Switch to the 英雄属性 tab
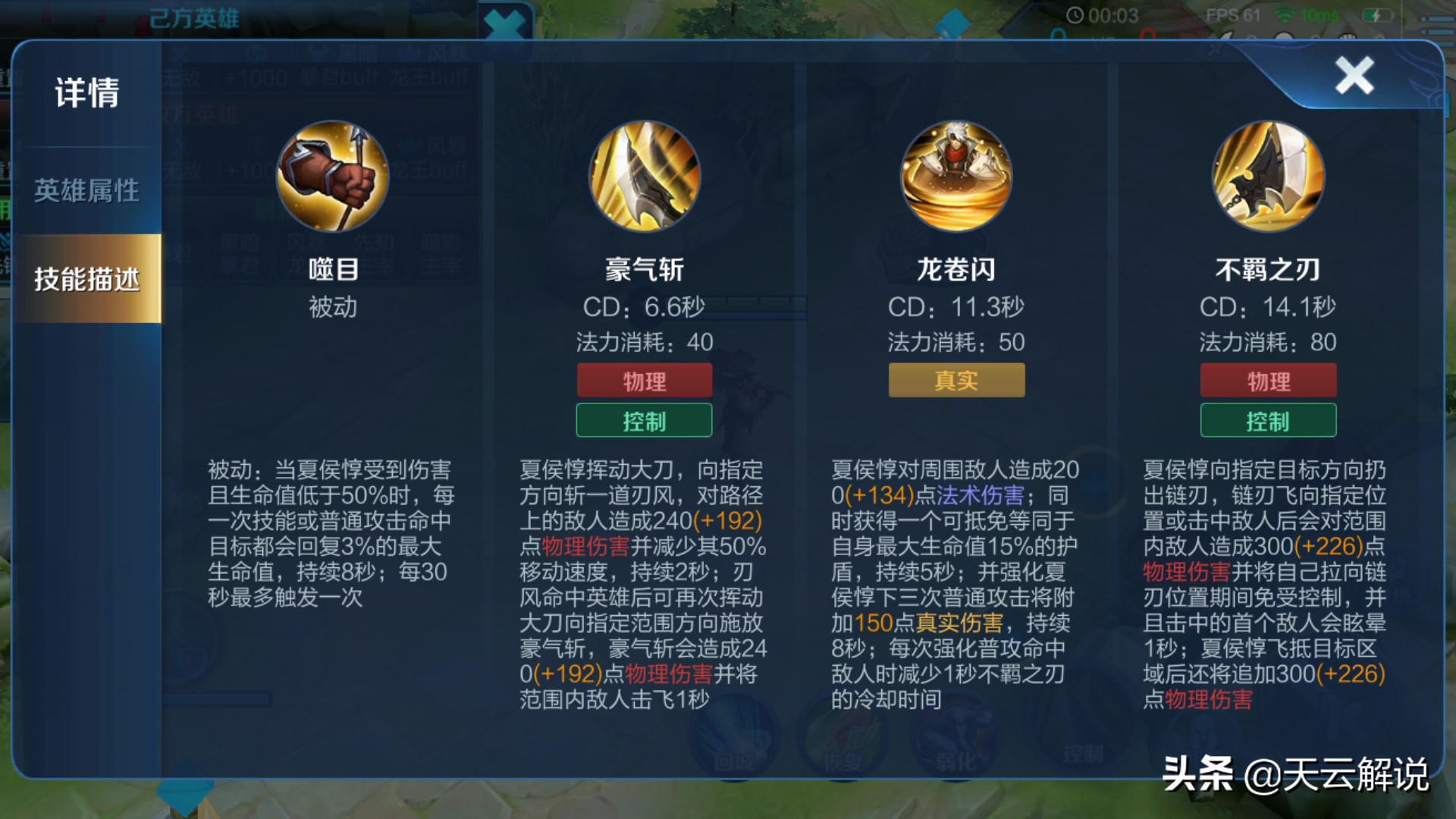This screenshot has width=1456, height=819. tap(85, 191)
